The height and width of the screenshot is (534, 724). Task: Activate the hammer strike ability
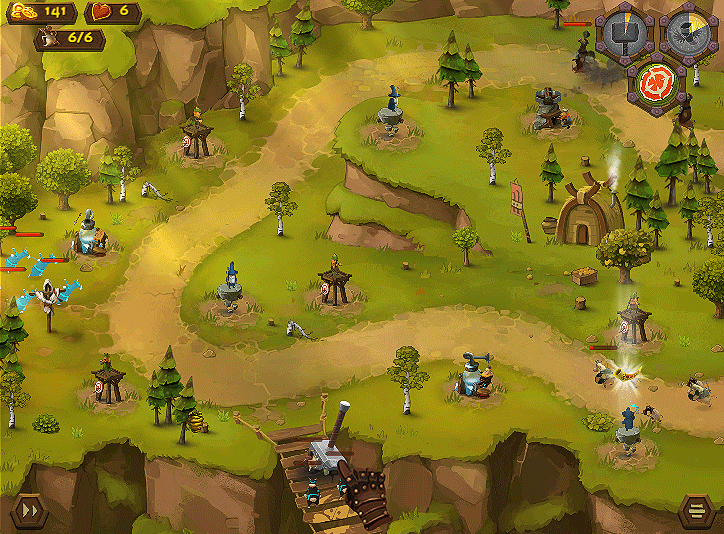[625, 37]
